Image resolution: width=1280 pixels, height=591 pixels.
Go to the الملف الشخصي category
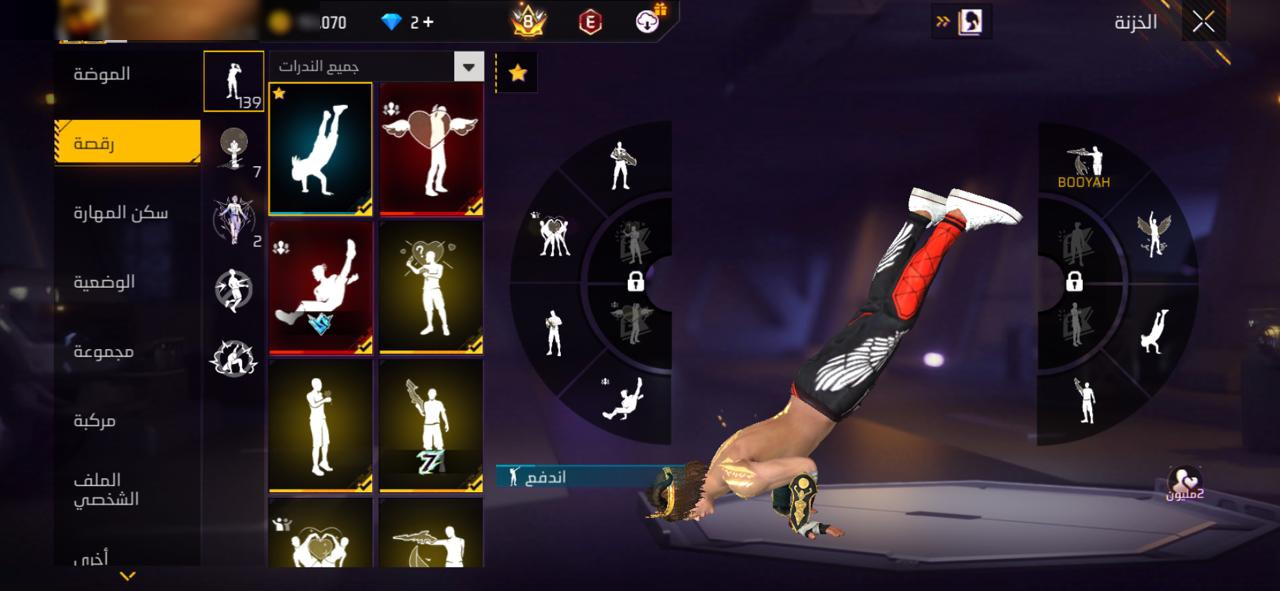pyautogui.click(x=106, y=490)
